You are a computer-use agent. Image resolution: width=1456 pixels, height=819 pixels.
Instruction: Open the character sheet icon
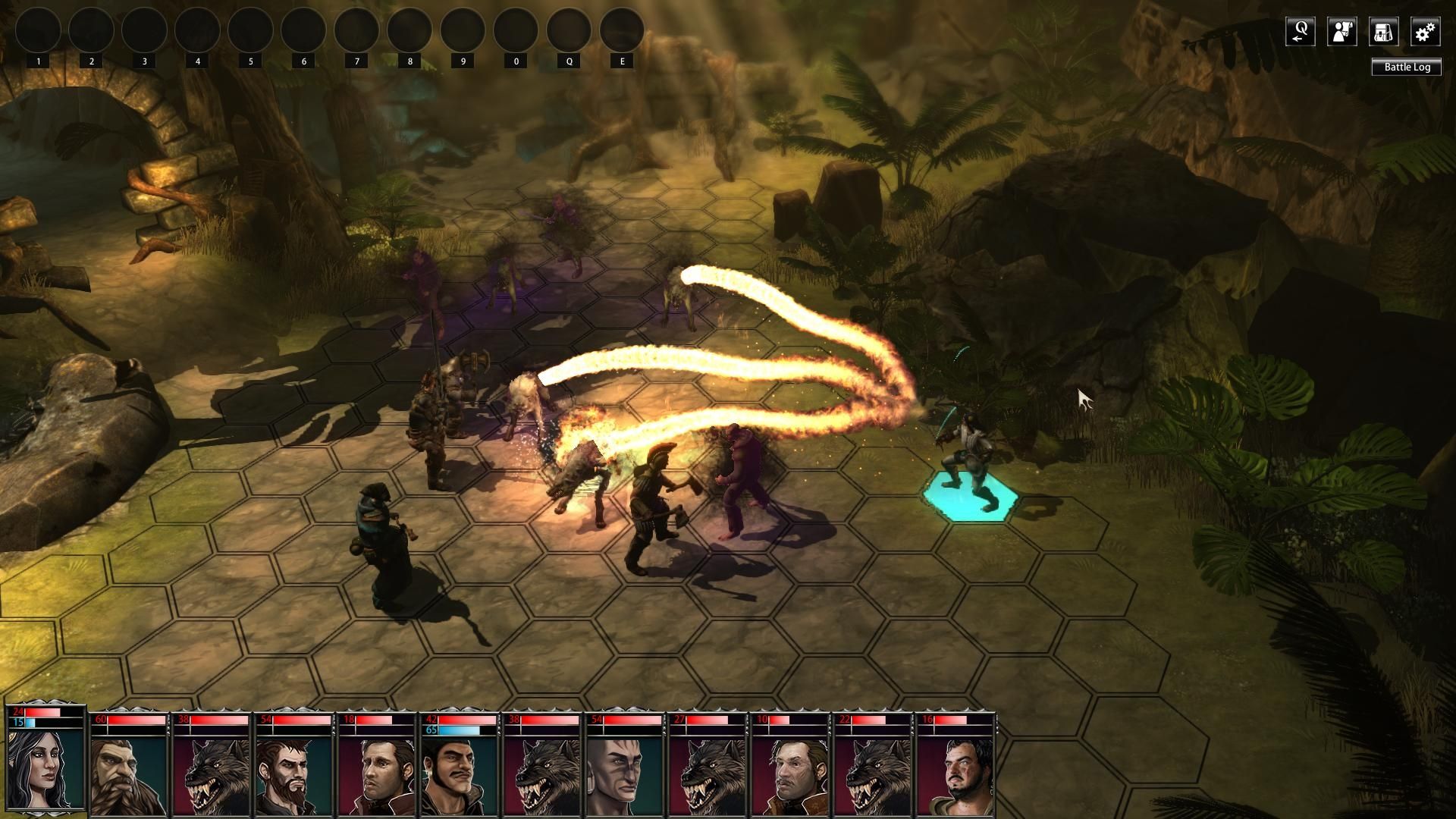pyautogui.click(x=1341, y=32)
